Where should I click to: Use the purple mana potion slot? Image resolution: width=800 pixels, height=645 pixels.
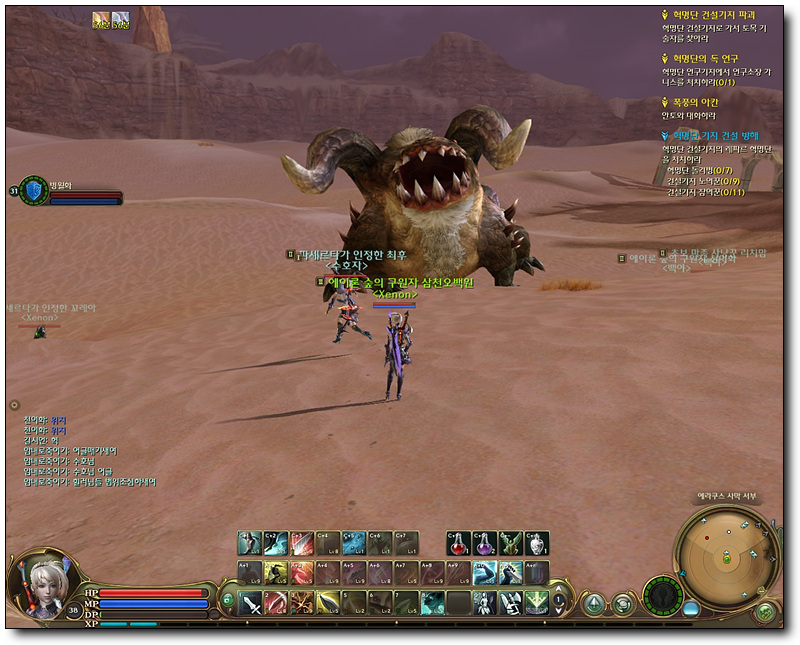tap(485, 542)
